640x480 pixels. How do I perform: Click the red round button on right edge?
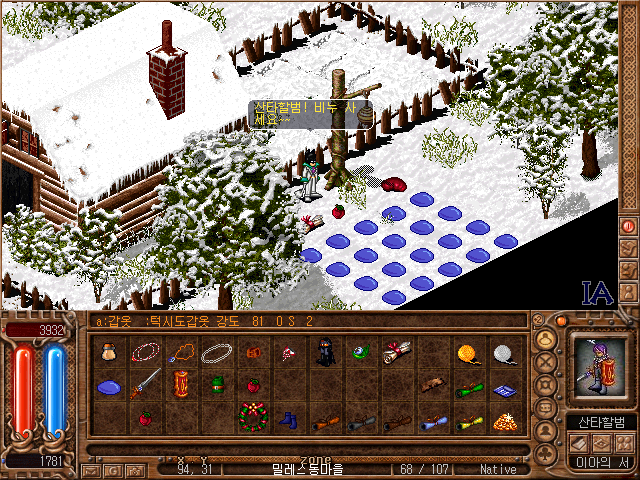click(628, 227)
